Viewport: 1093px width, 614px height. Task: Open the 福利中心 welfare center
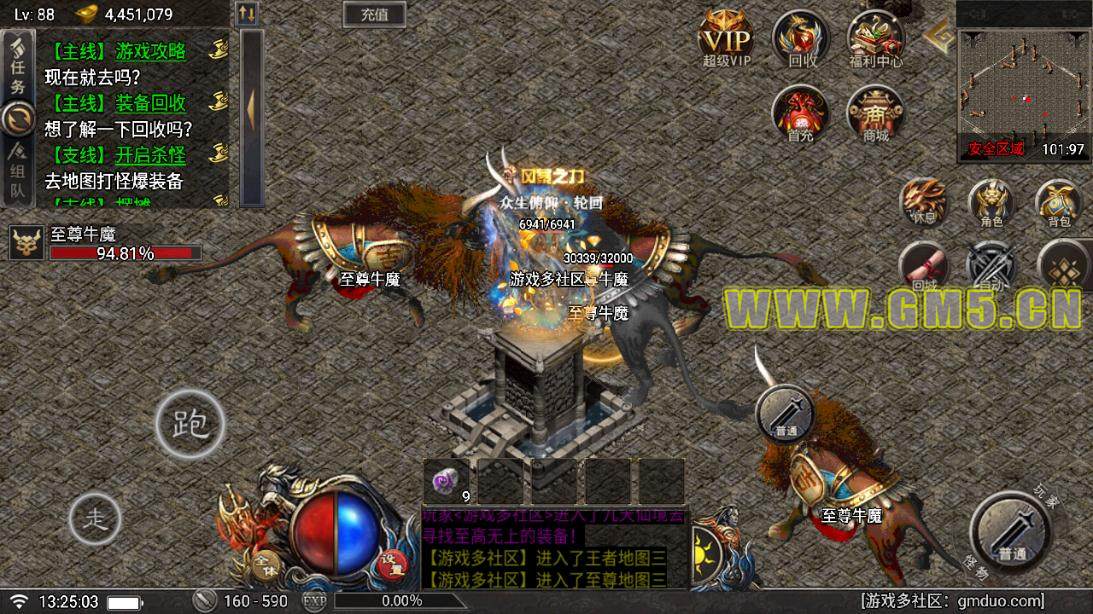(874, 40)
